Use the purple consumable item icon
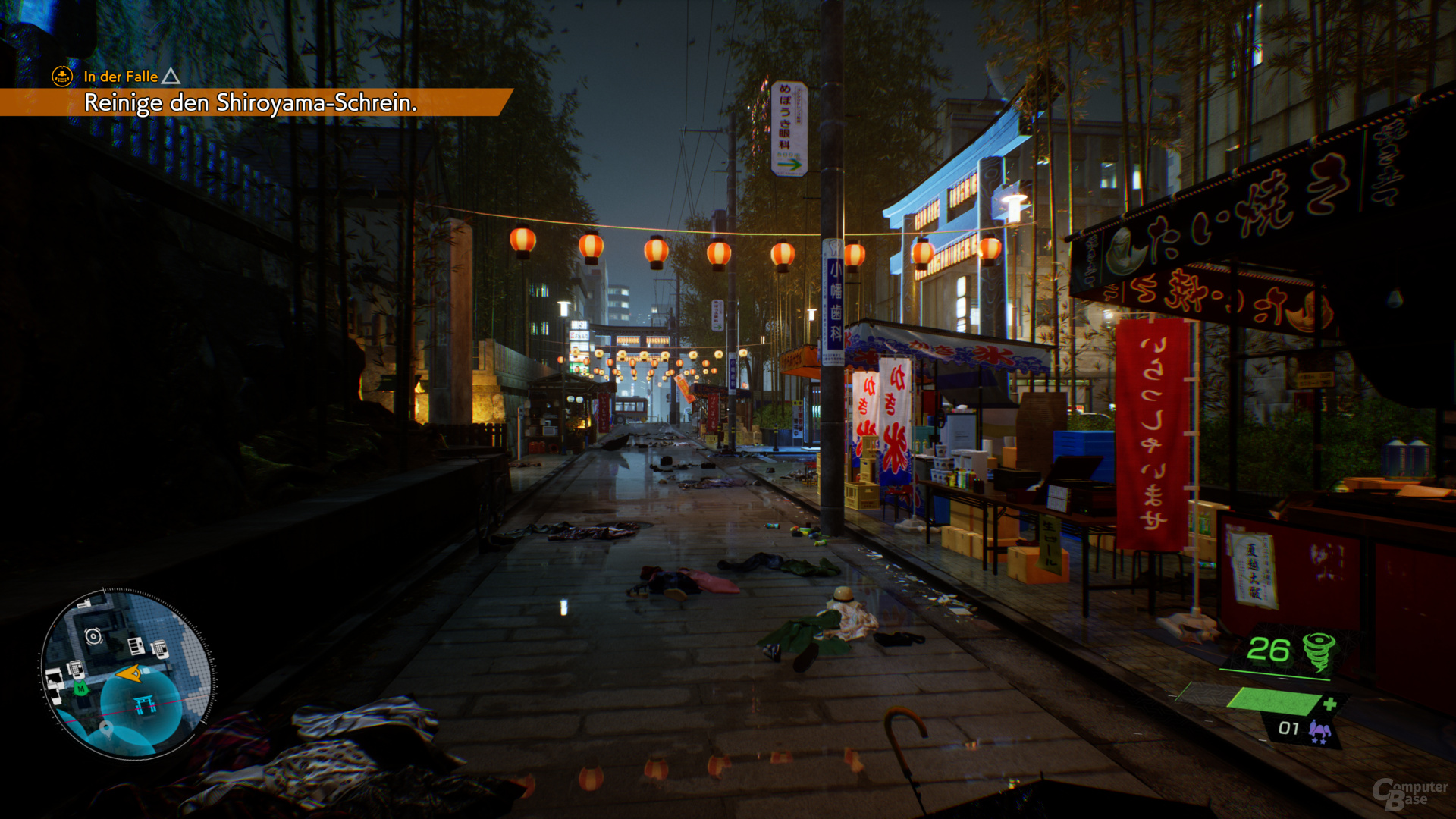1456x819 pixels. click(1319, 732)
